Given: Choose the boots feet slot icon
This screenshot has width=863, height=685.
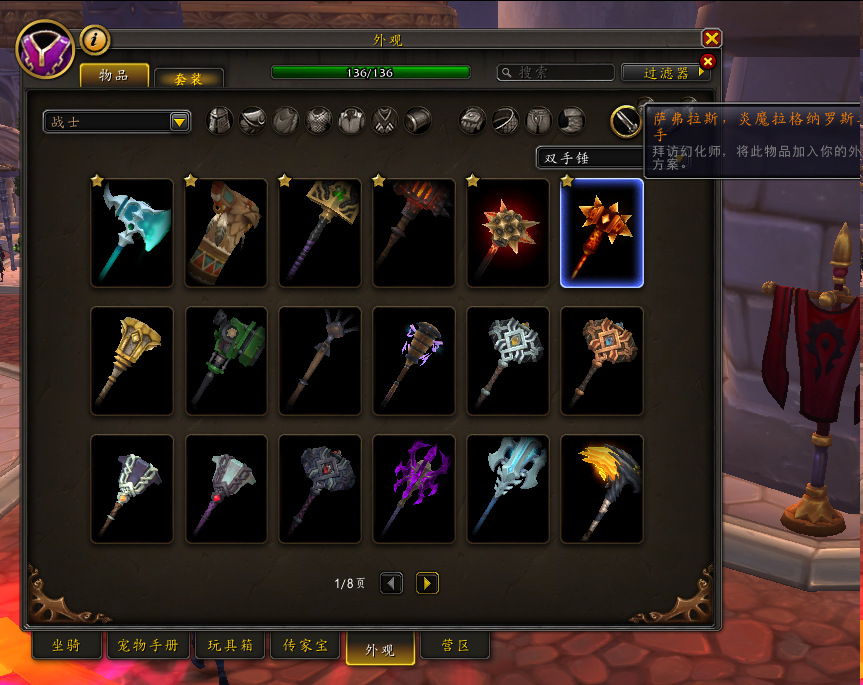Looking at the screenshot, I should [572, 121].
